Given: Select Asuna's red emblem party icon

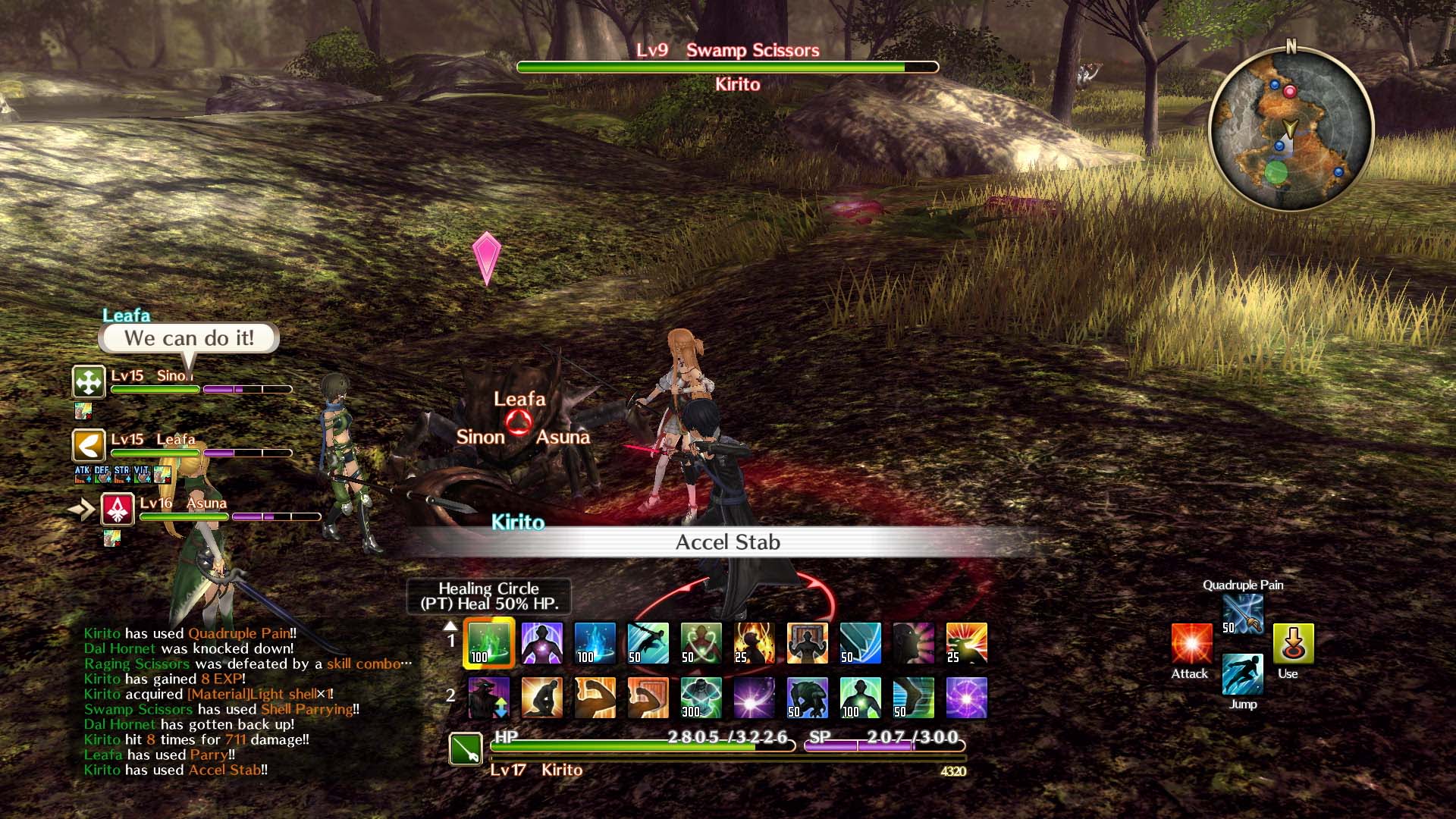Looking at the screenshot, I should click(118, 509).
